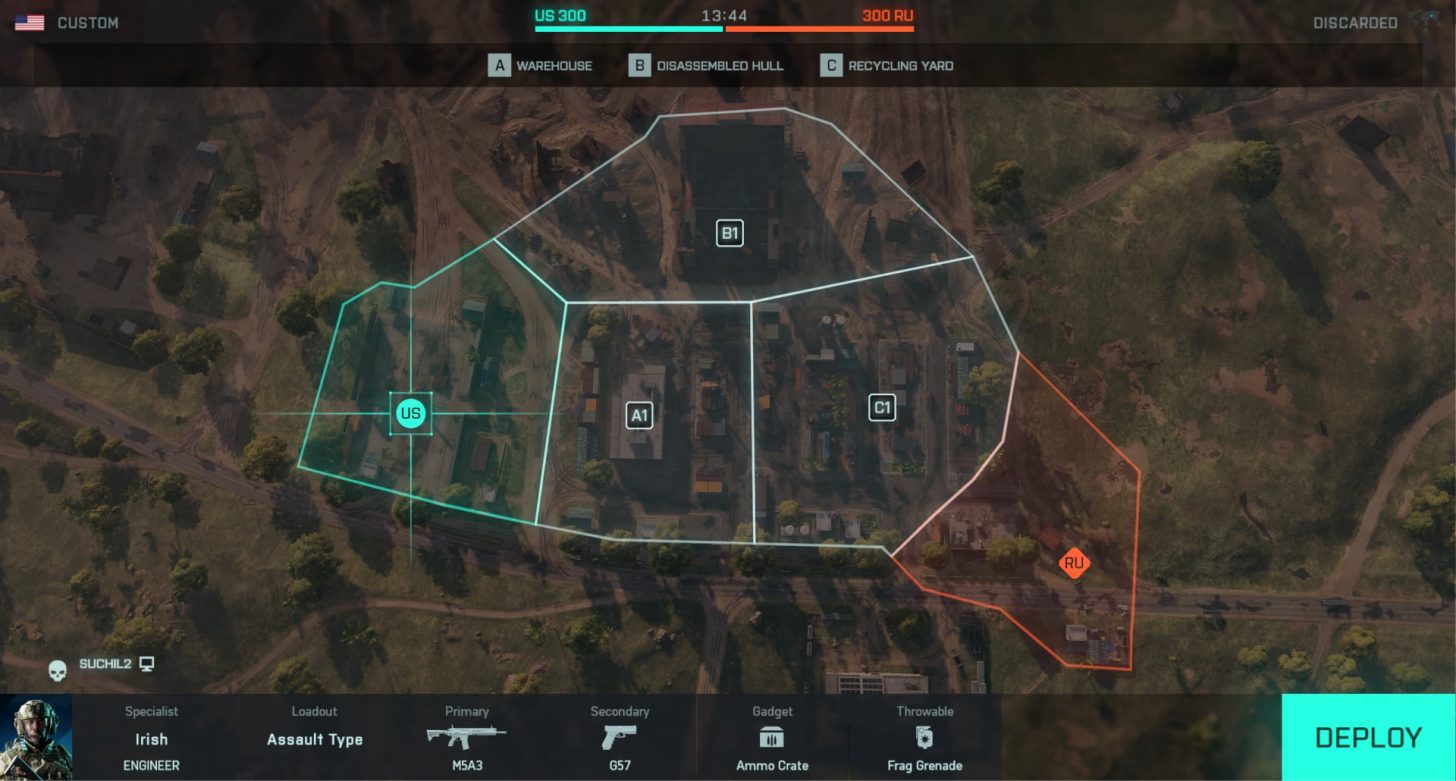Change the Frag Grenade throwable
The height and width of the screenshot is (781, 1456).
pyautogui.click(x=924, y=739)
